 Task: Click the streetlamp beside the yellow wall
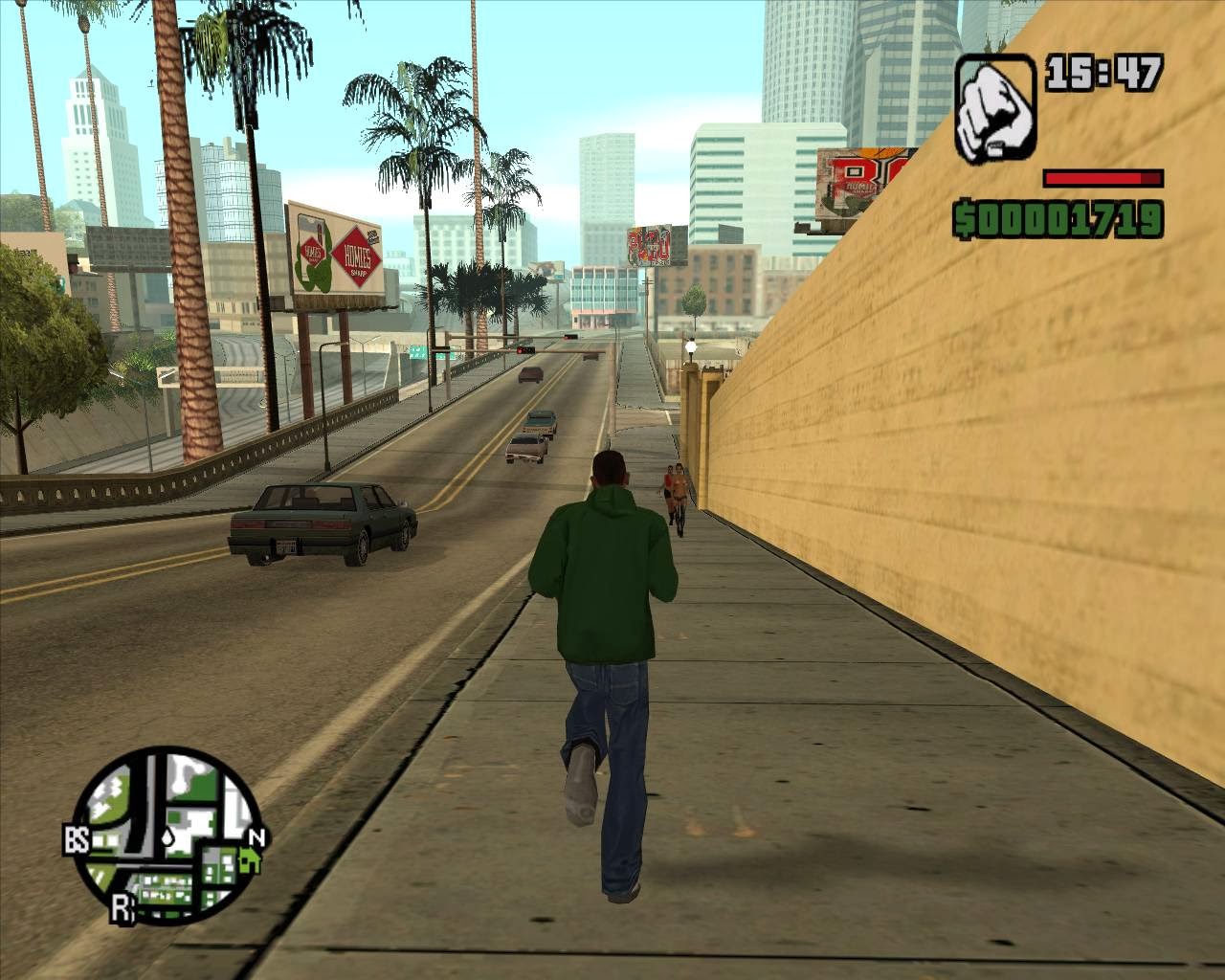pos(691,346)
